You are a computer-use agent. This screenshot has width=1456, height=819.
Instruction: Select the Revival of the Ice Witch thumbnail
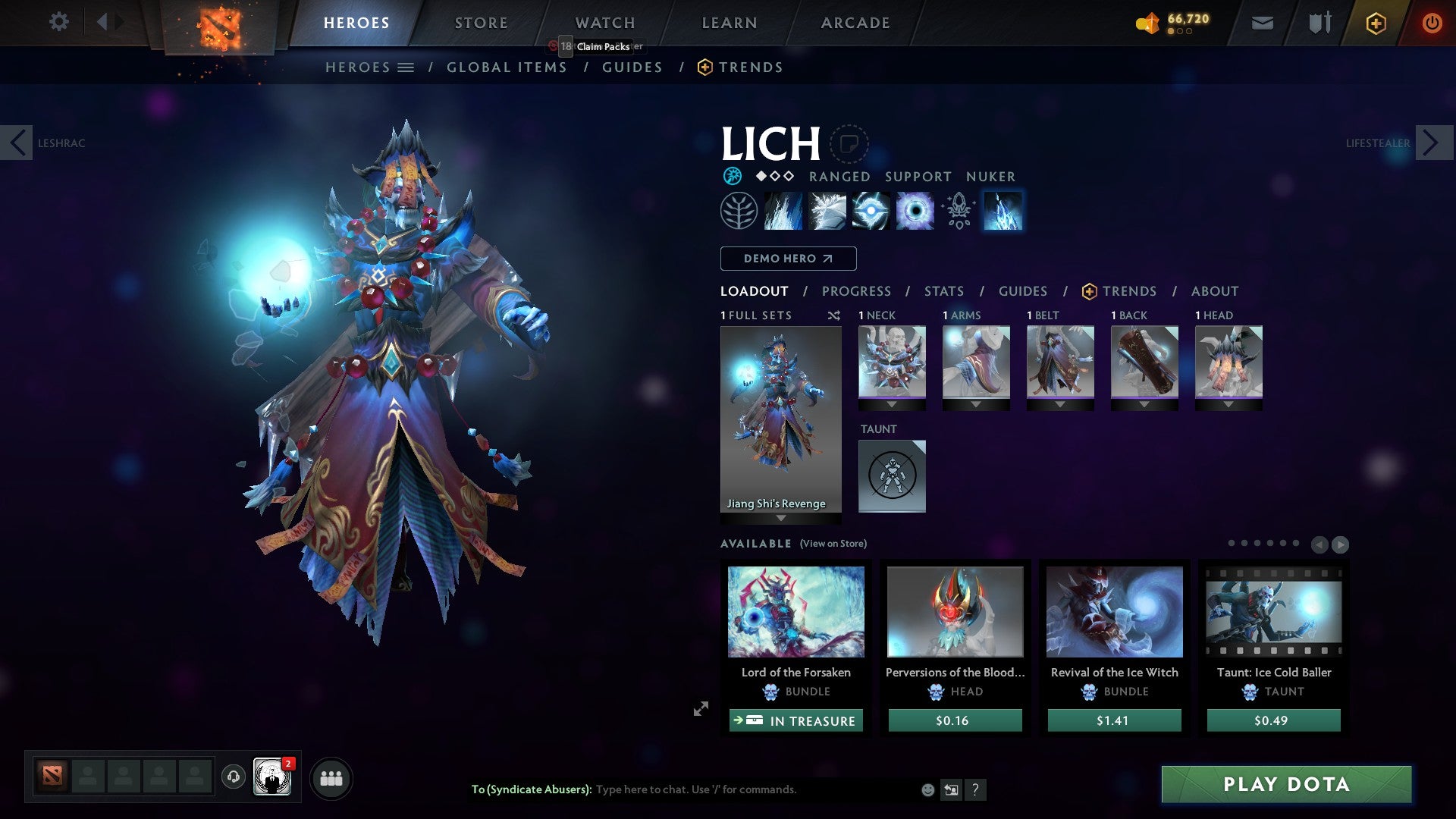(1114, 611)
